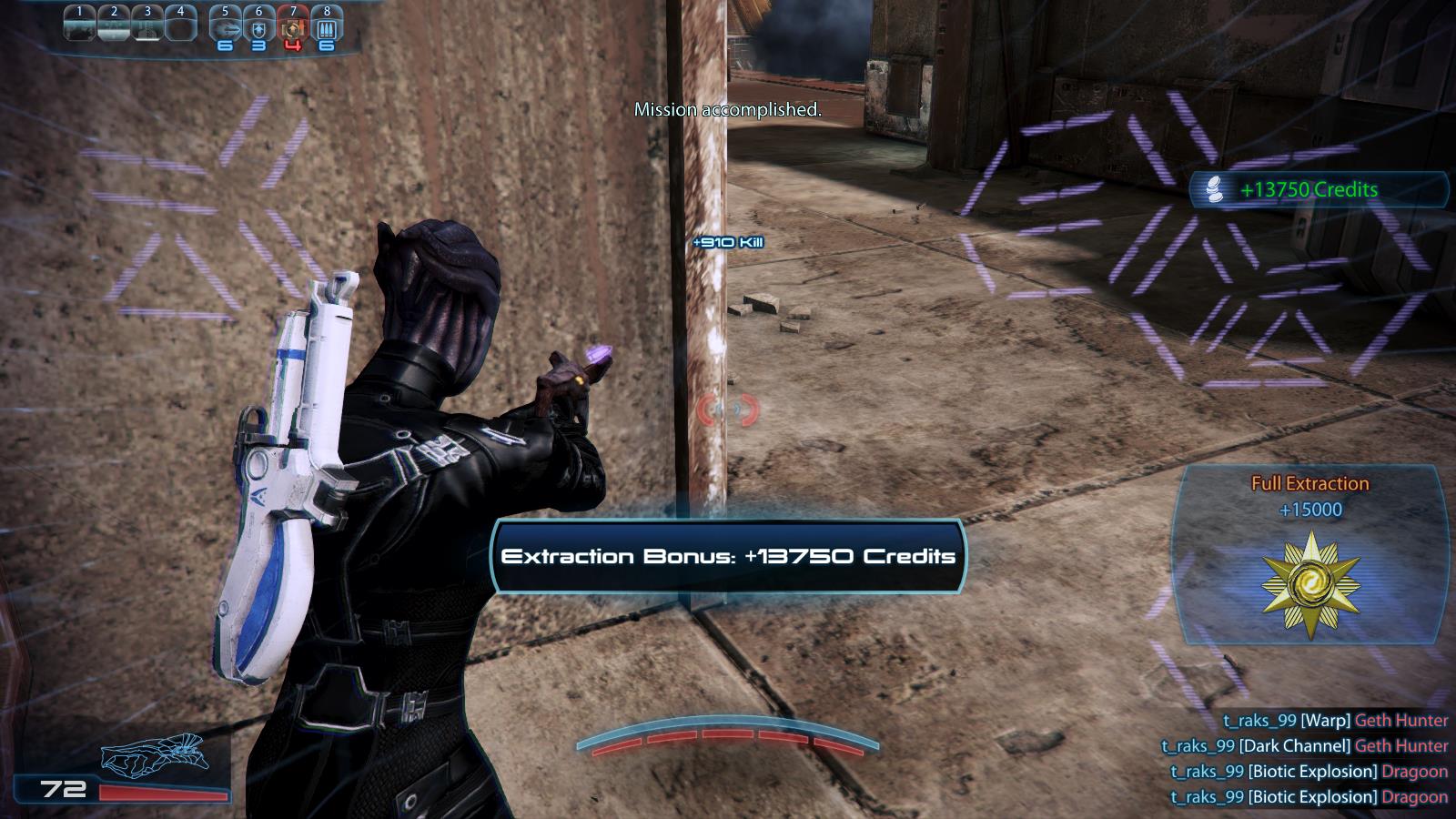Use the shield-restoring Ops Survival Pack in slot 6

point(258,27)
